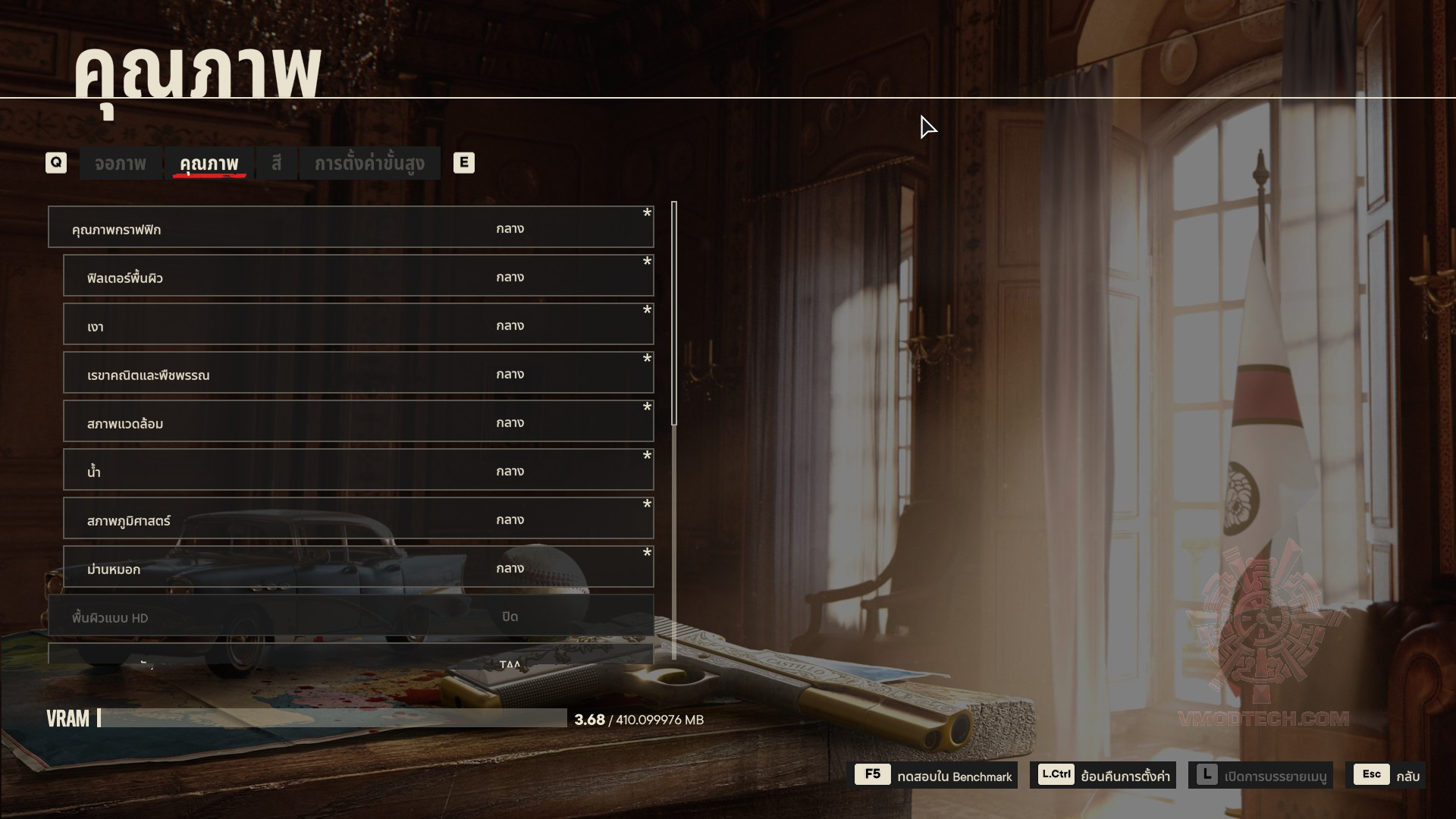This screenshot has height=819, width=1456.
Task: Select the คุณภาพ tab
Action: click(x=209, y=163)
